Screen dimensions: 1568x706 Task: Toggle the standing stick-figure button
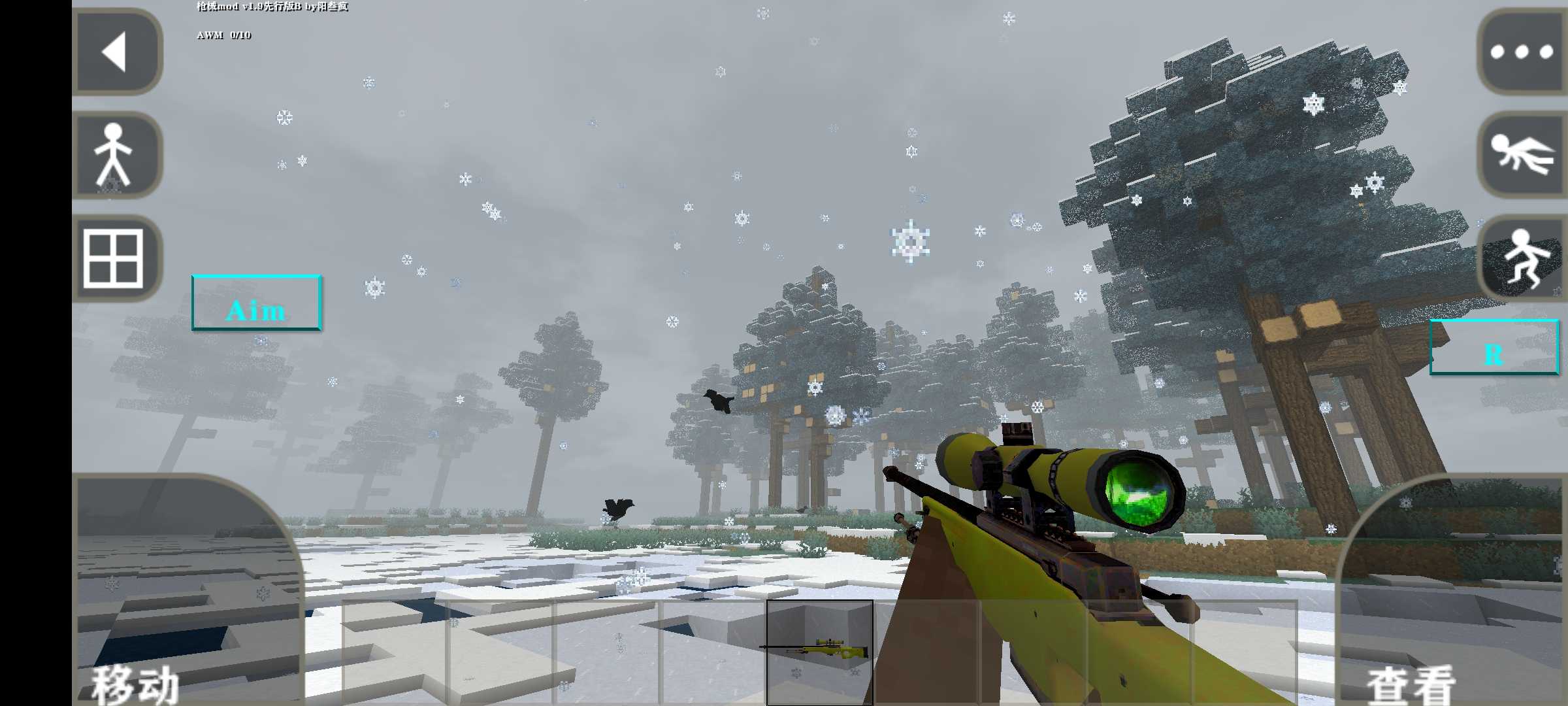tap(116, 155)
